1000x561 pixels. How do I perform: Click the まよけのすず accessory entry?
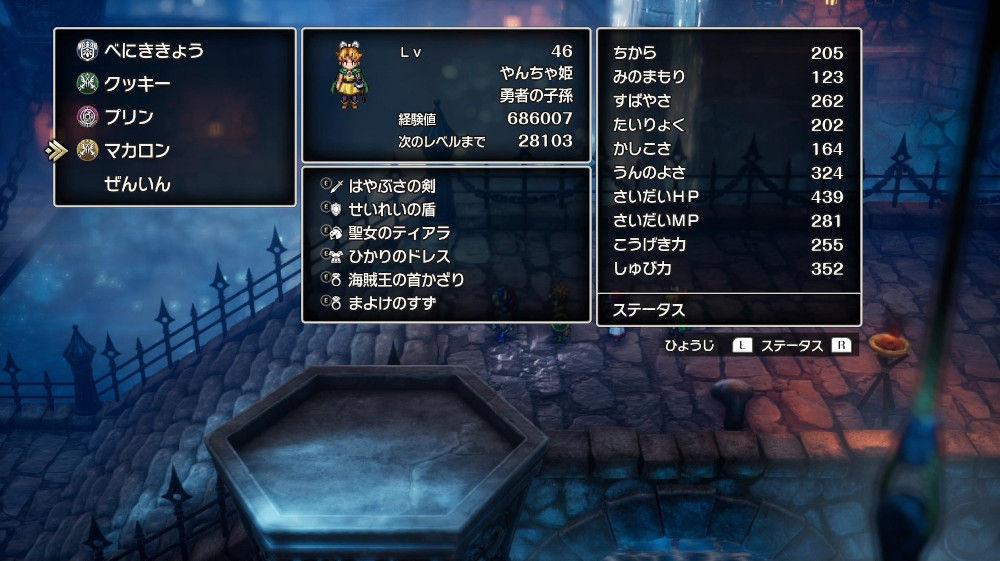coord(391,302)
